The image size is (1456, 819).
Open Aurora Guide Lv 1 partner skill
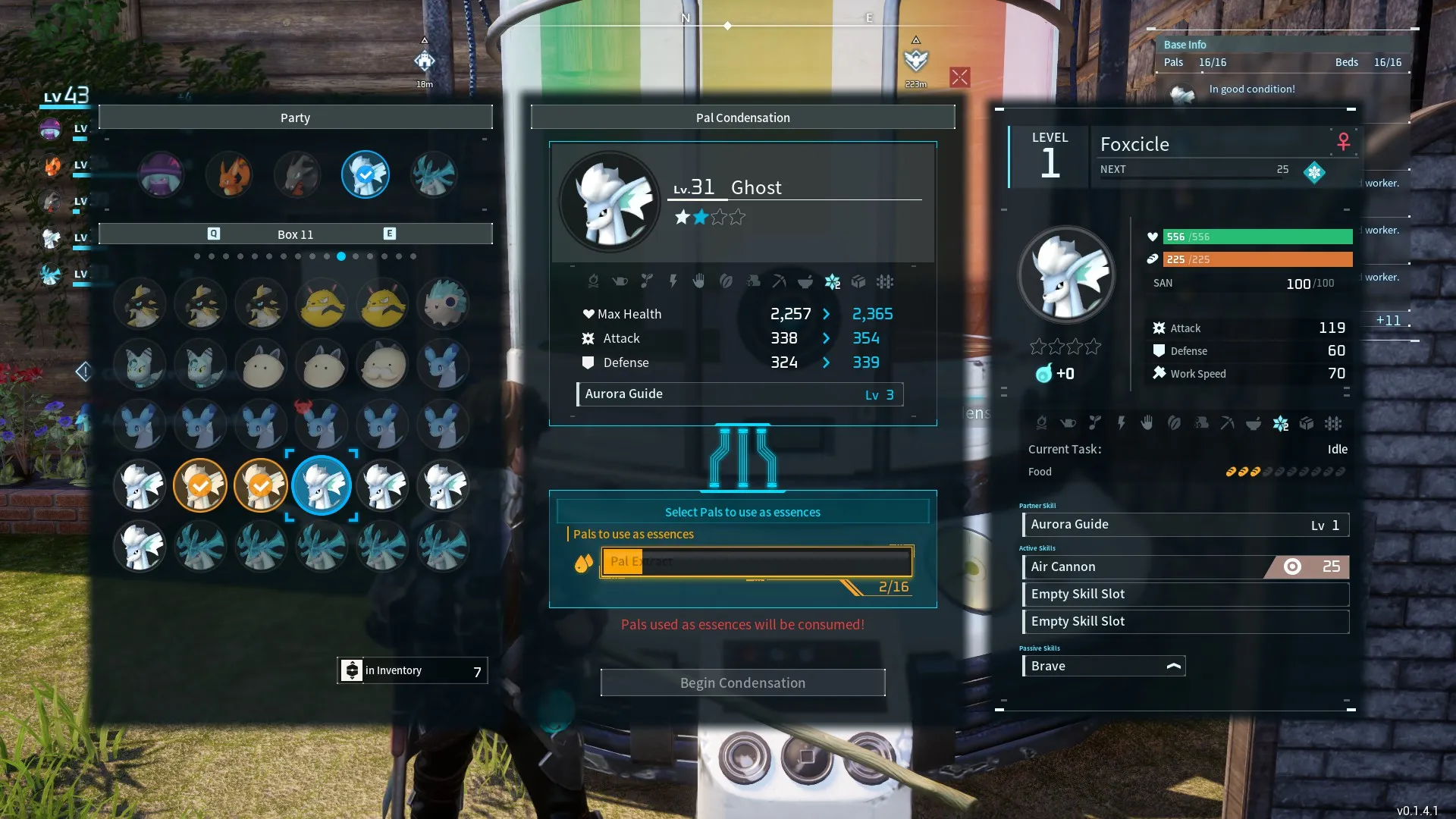pyautogui.click(x=1185, y=524)
